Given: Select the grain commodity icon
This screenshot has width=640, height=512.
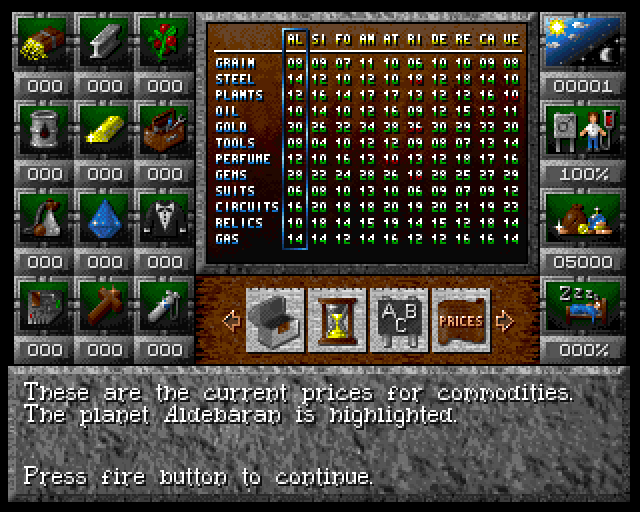Looking at the screenshot, I should tap(43, 41).
